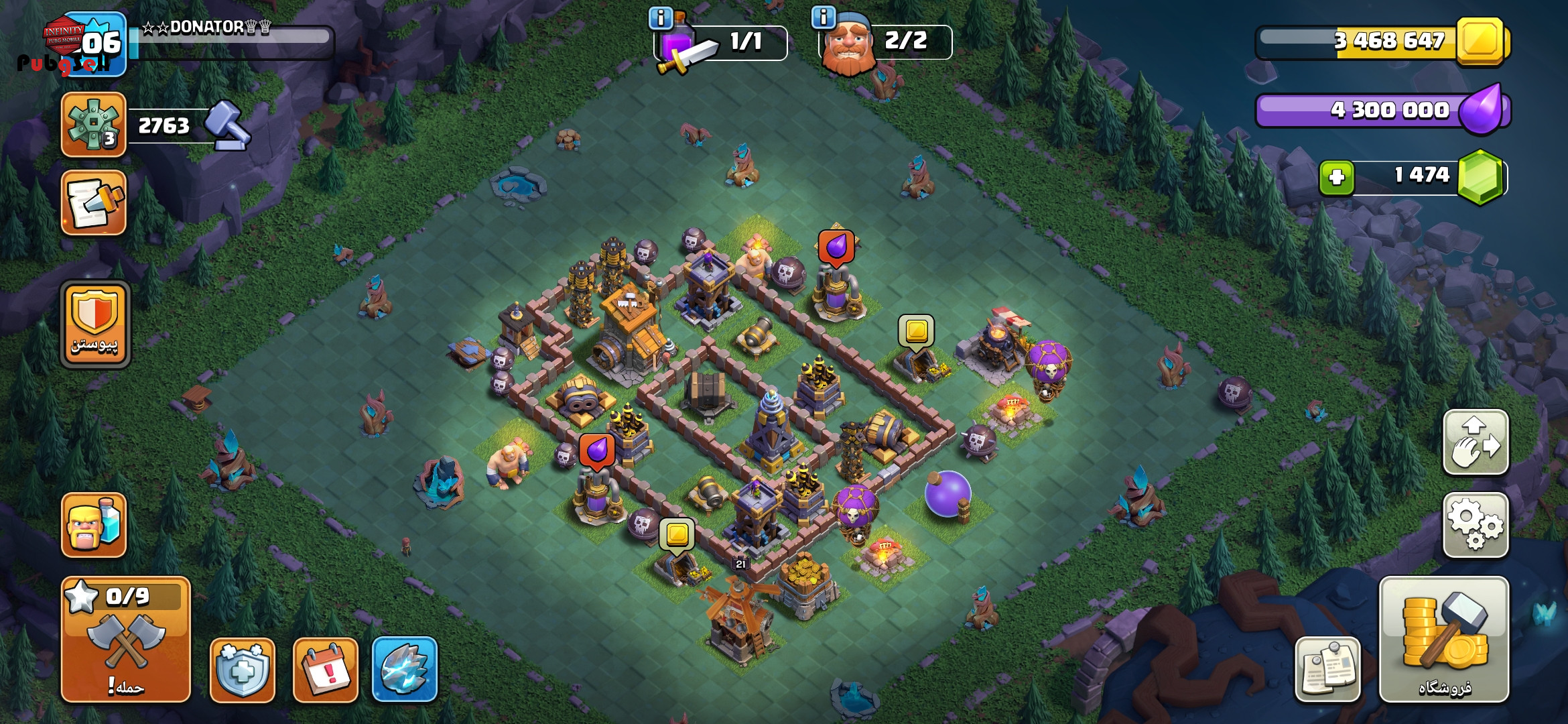The image size is (1568, 724).
Task: Add gems with the green plus button
Action: point(1336,178)
